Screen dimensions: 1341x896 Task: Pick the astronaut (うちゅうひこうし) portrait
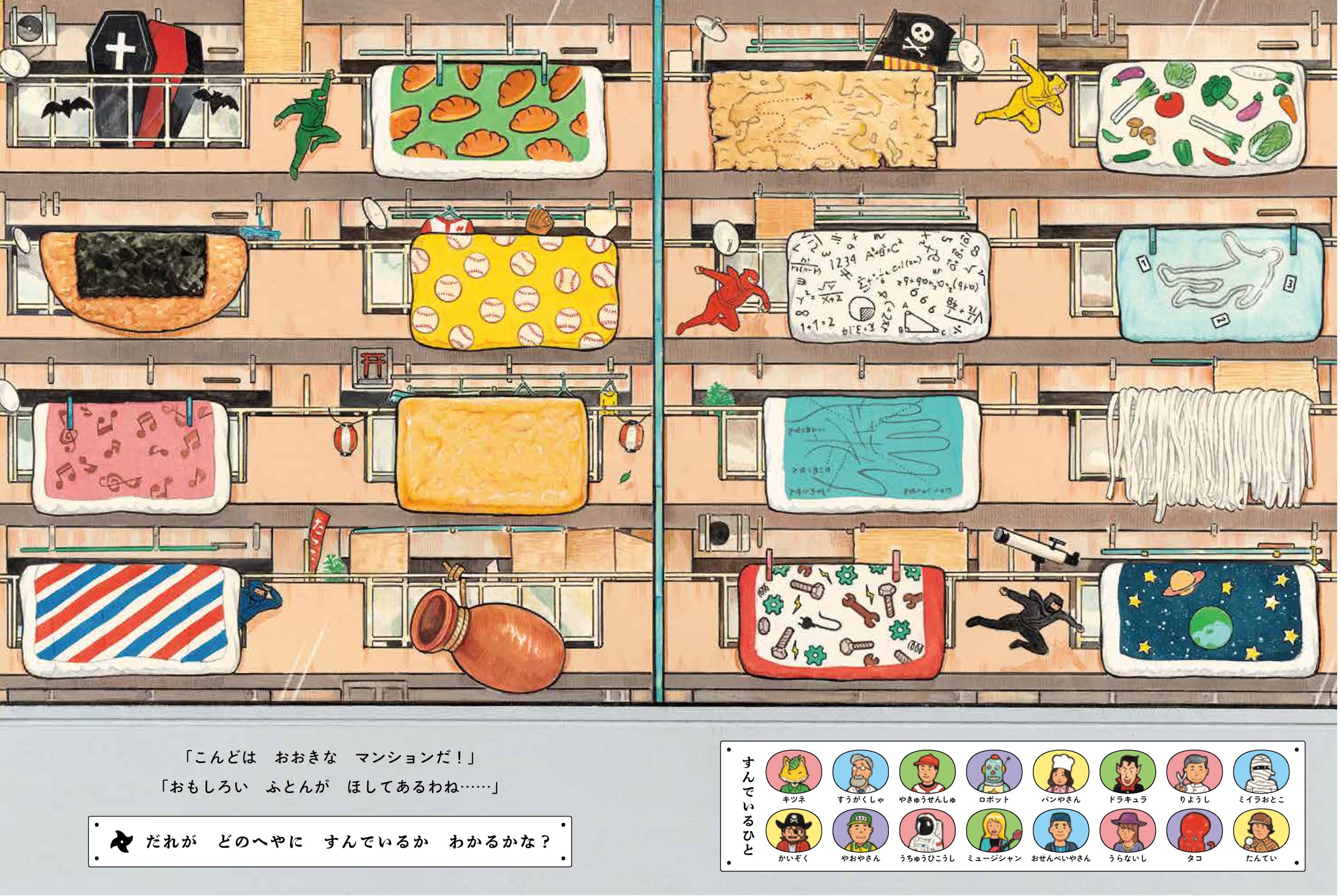tap(927, 832)
